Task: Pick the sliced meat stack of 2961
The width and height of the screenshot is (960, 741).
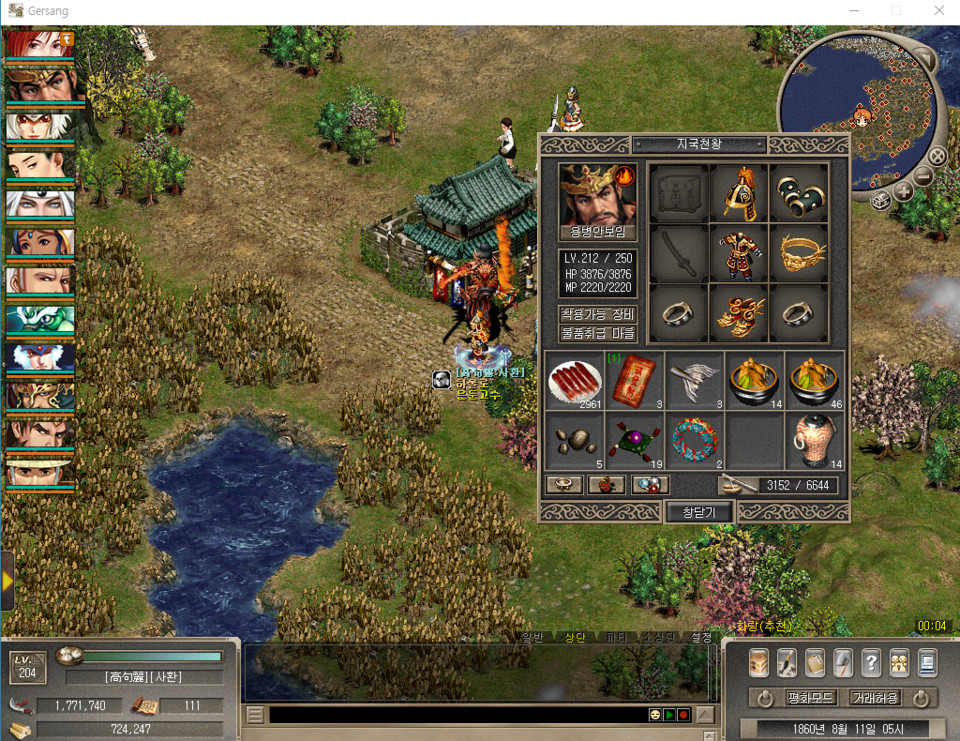Action: (x=575, y=380)
